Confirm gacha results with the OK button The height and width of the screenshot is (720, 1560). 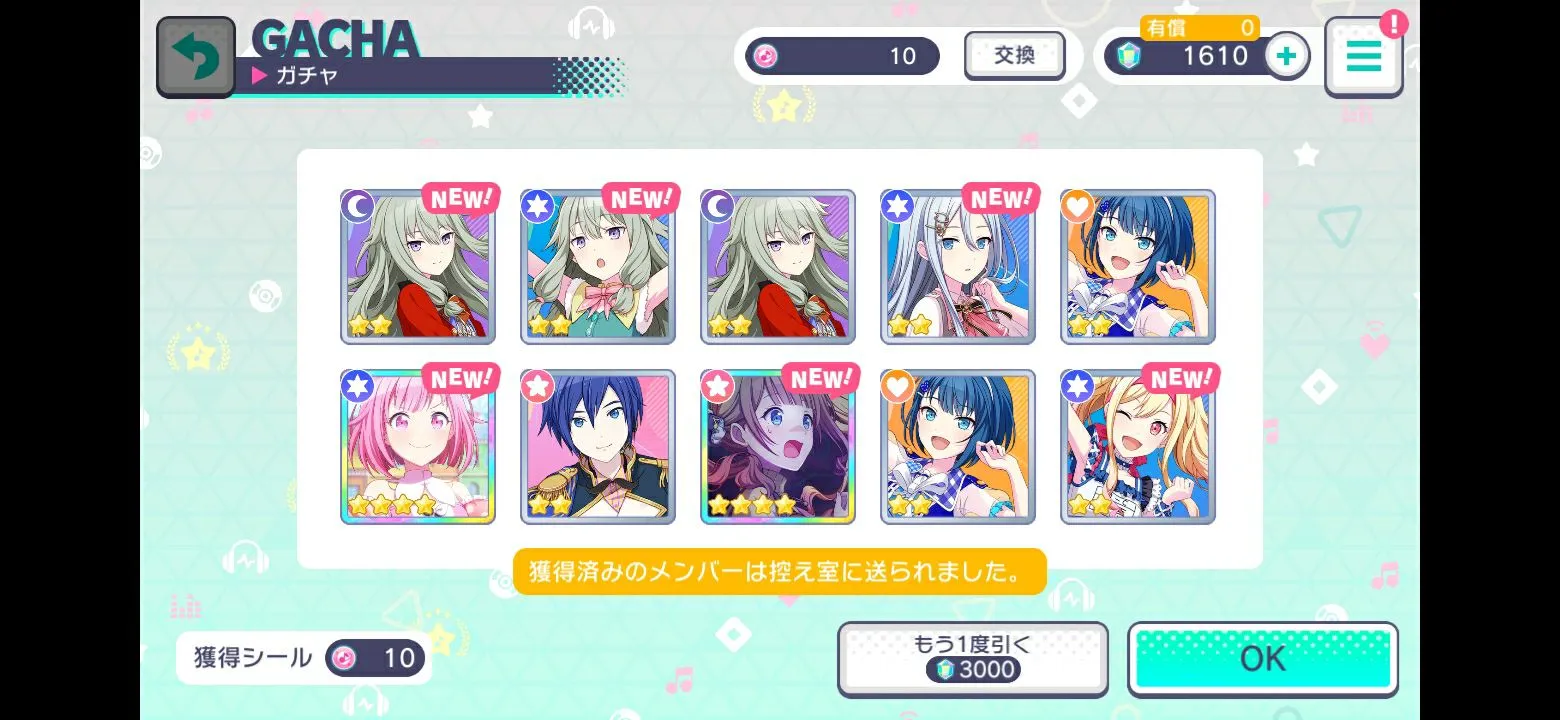coord(1262,659)
